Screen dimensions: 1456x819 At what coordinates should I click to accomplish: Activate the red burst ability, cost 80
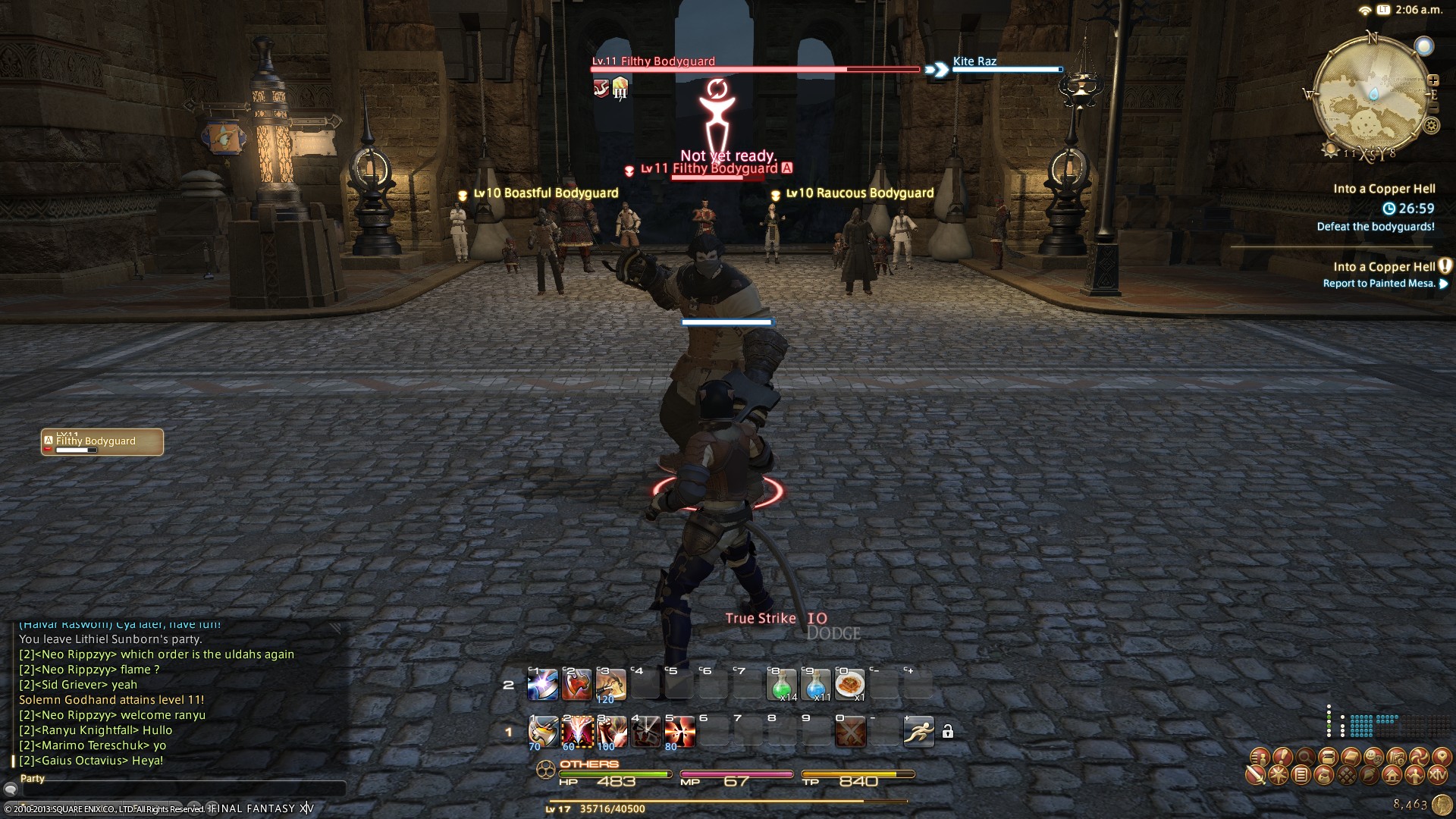(x=679, y=731)
